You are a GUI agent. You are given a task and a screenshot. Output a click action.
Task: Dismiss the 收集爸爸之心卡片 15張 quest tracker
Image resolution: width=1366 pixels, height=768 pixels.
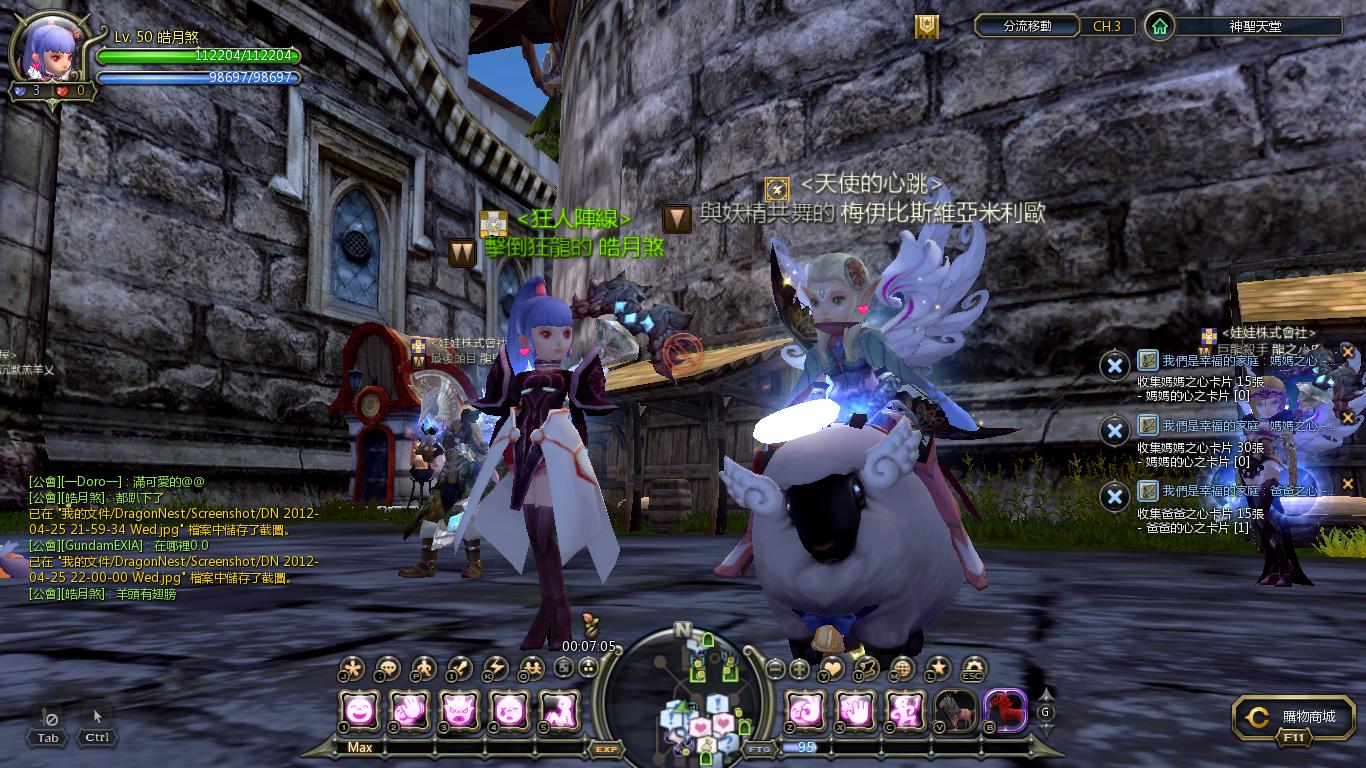(1115, 496)
